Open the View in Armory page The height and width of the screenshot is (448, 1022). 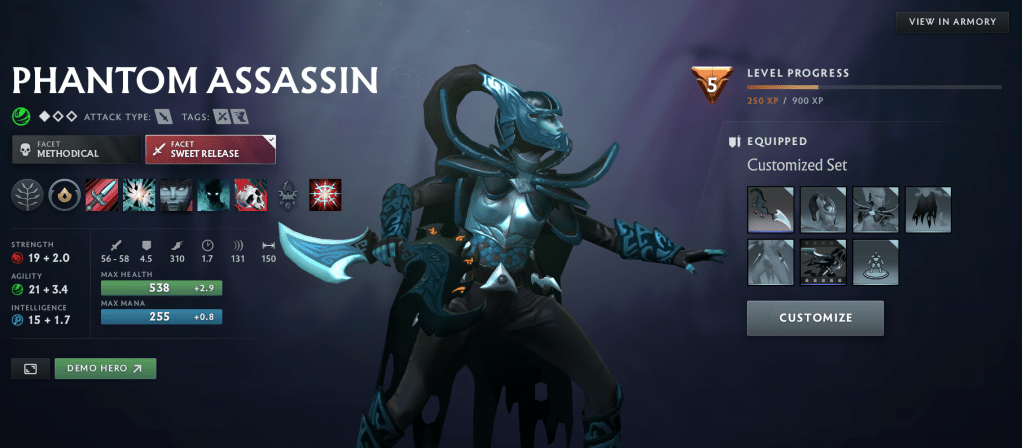pyautogui.click(x=952, y=22)
